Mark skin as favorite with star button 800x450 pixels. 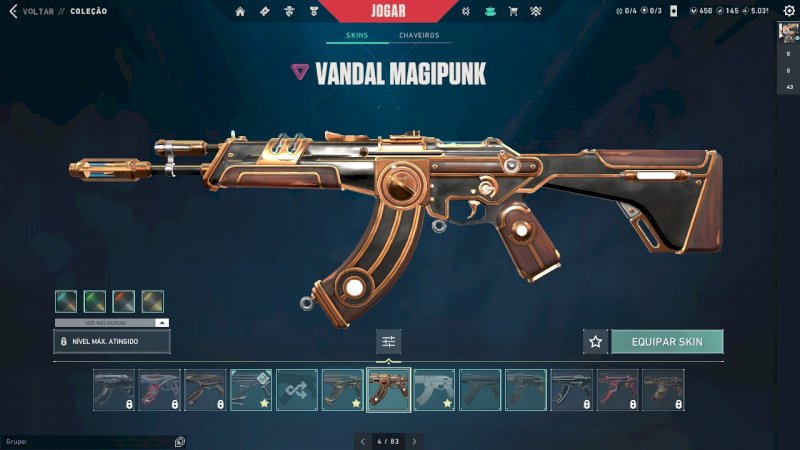[596, 342]
